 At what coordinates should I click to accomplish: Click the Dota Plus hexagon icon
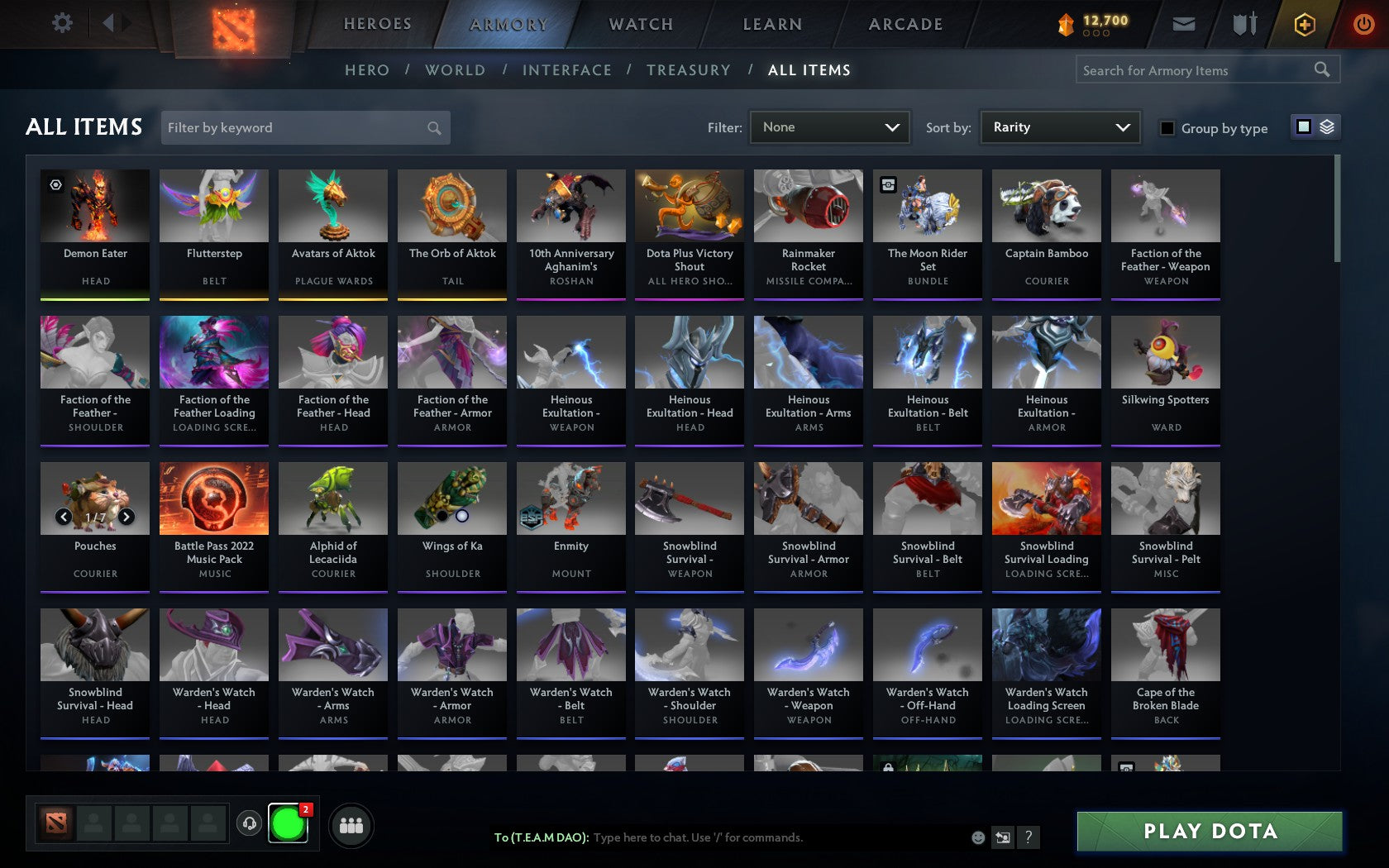click(1305, 24)
